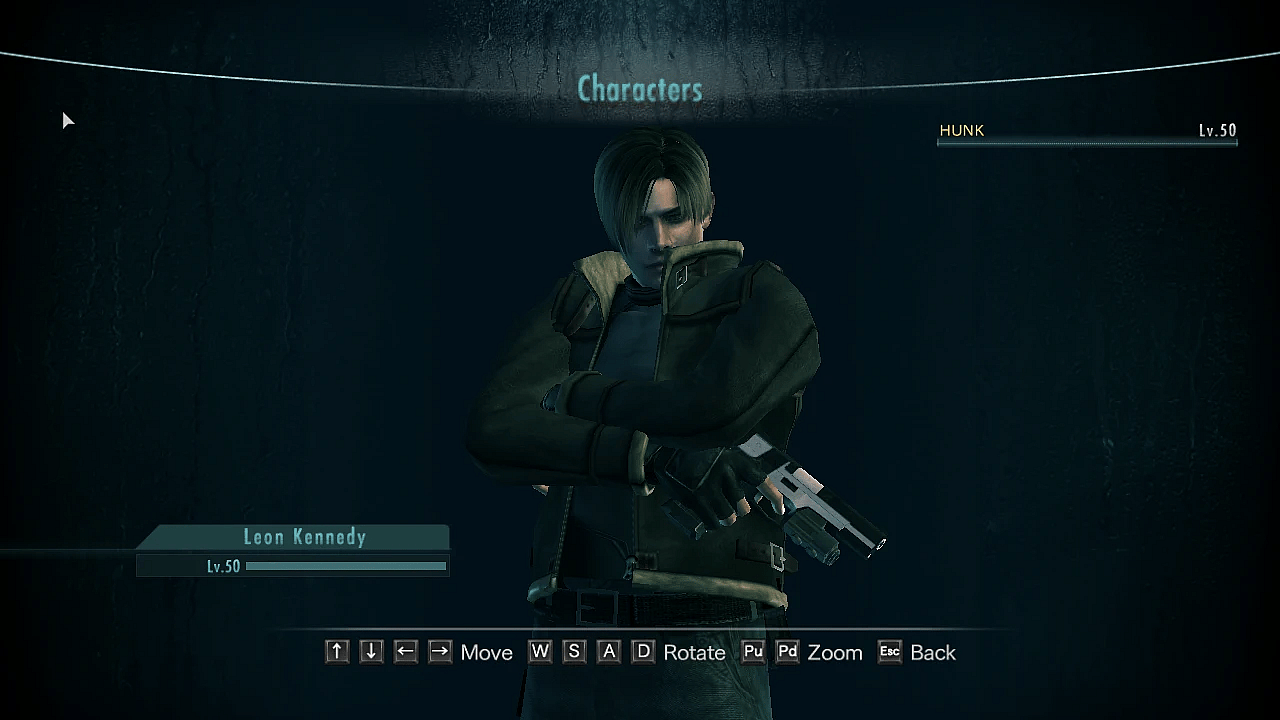Click the up-arrow key icon for Move
The height and width of the screenshot is (720, 1280).
pos(336,652)
